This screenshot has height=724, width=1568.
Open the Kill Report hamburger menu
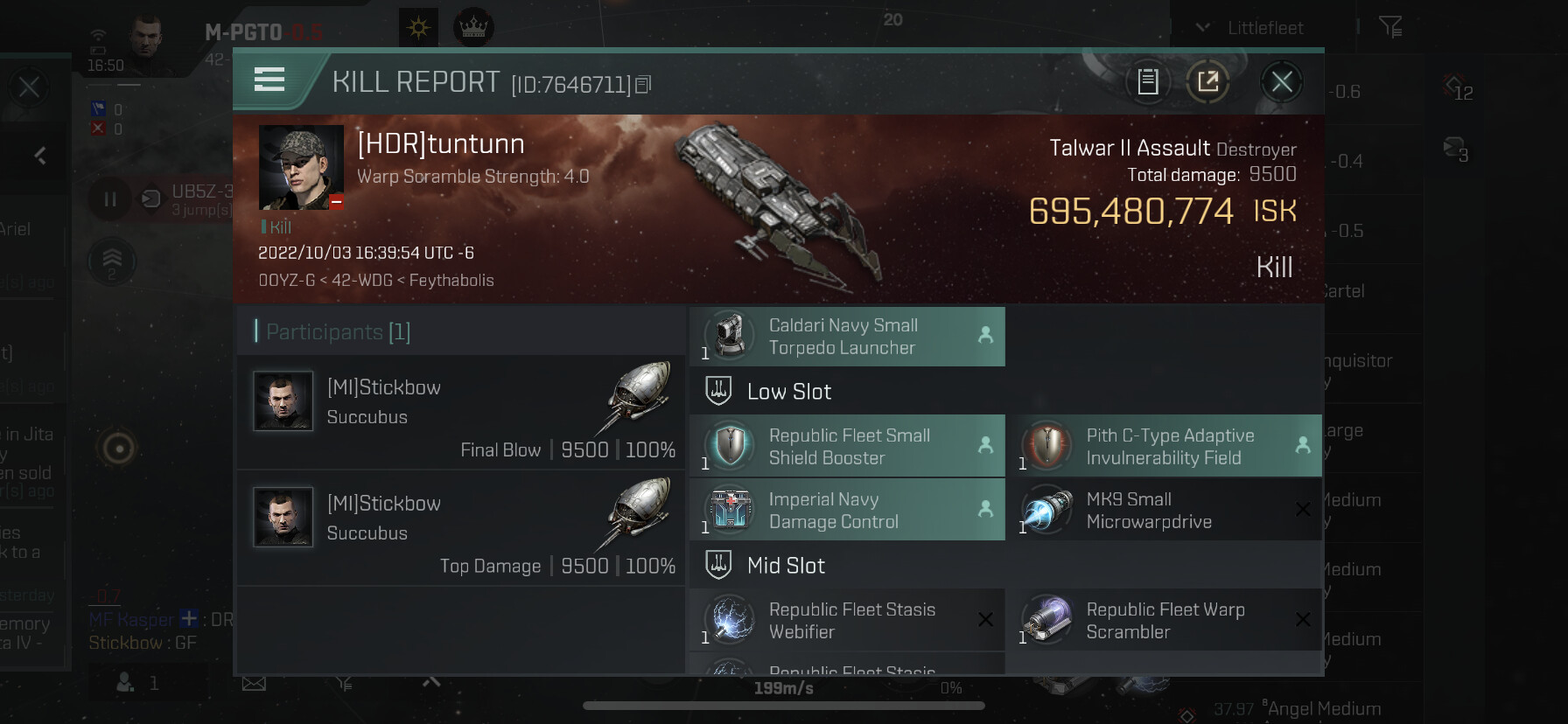(269, 80)
